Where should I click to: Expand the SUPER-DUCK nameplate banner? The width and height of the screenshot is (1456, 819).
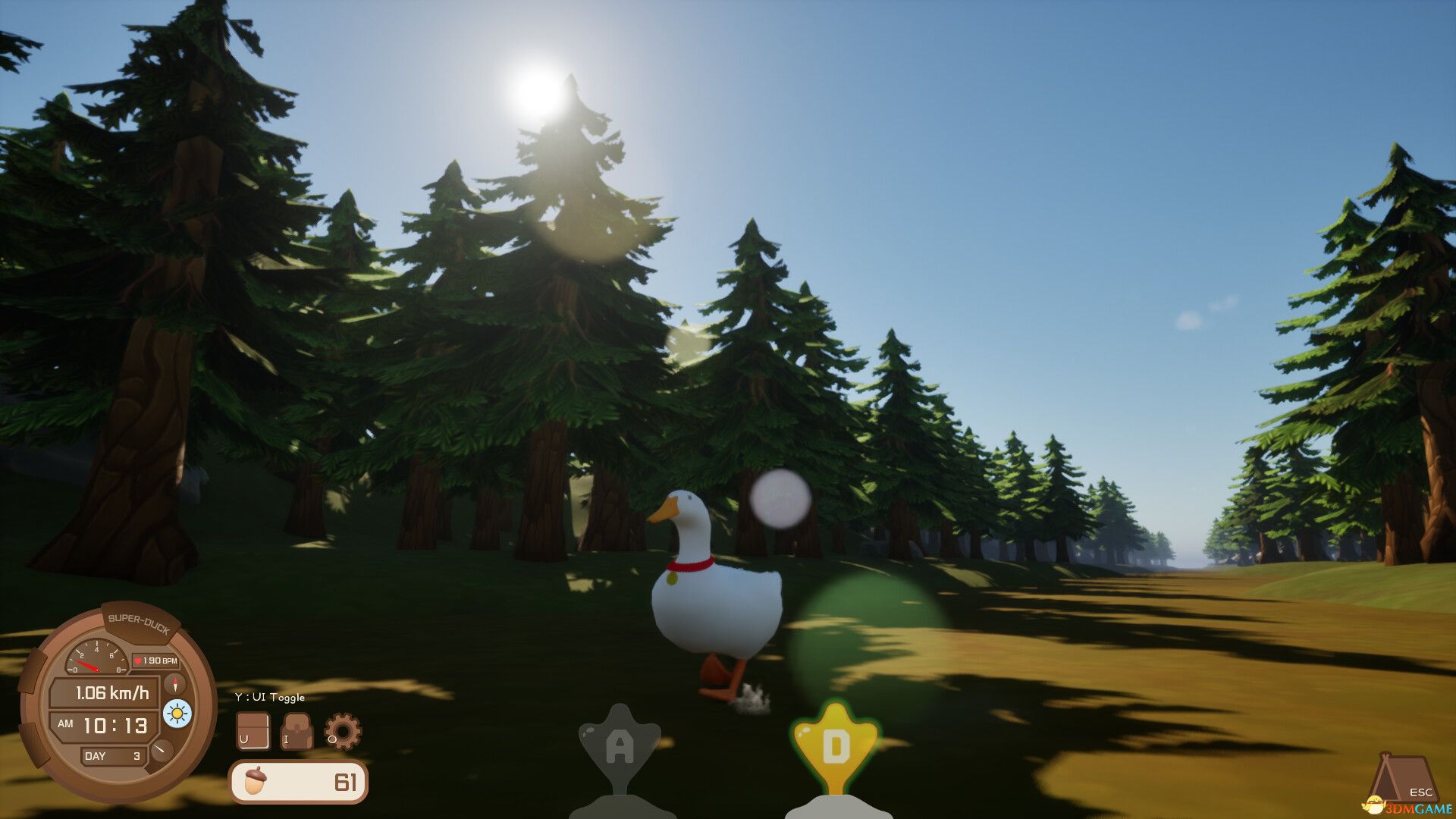click(x=138, y=622)
